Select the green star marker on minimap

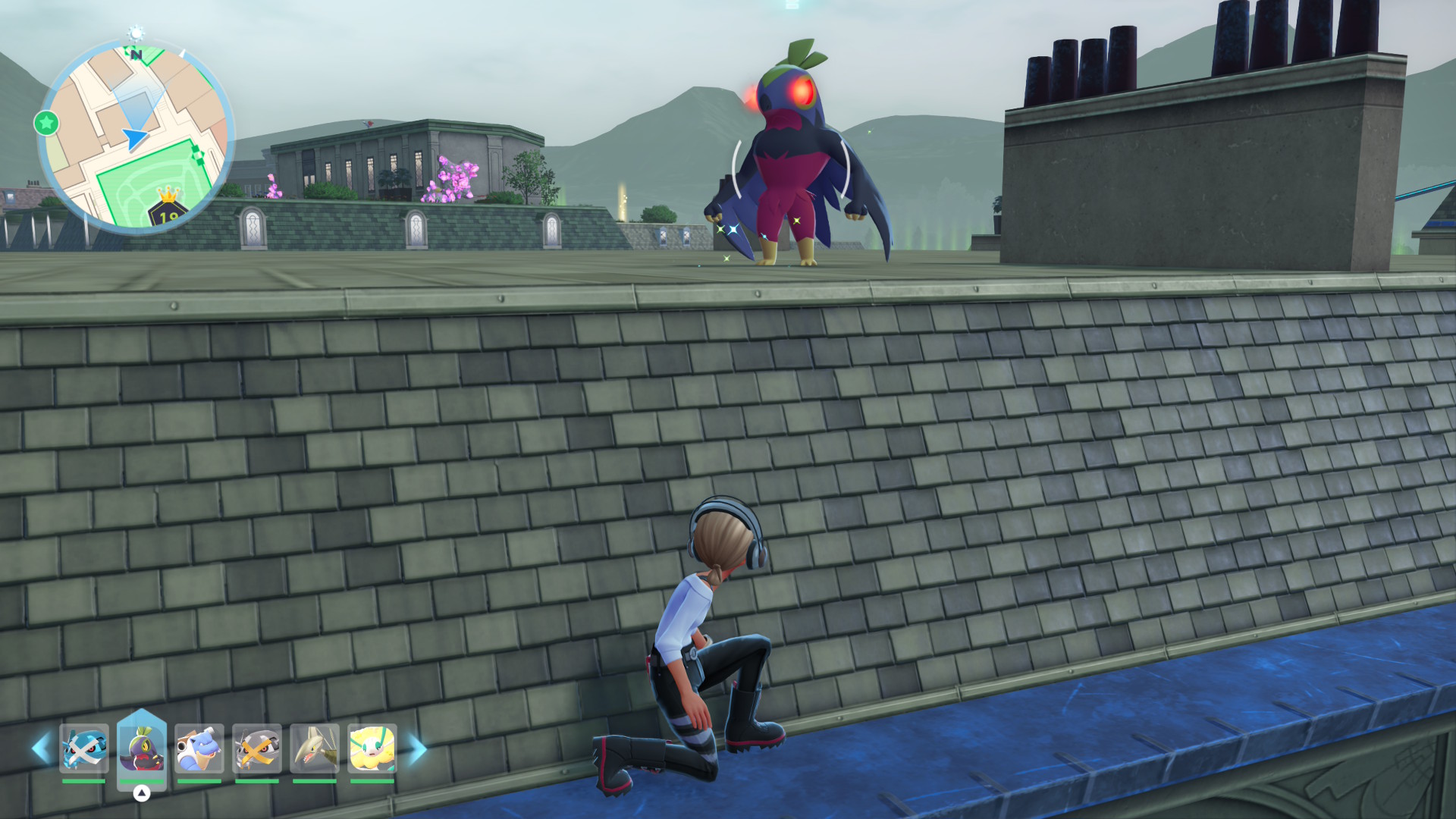(x=46, y=123)
